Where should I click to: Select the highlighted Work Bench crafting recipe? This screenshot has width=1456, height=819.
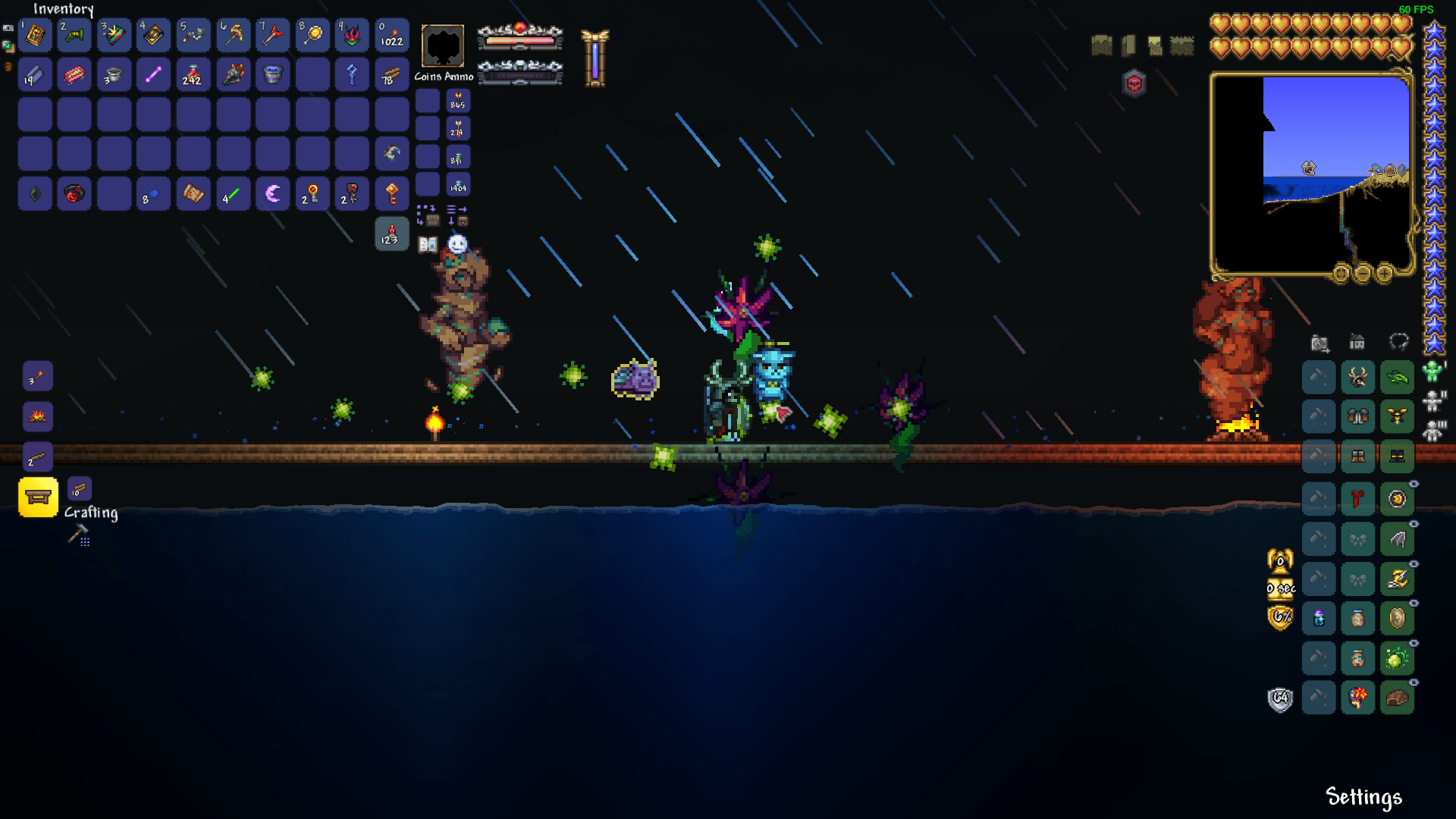coord(38,497)
